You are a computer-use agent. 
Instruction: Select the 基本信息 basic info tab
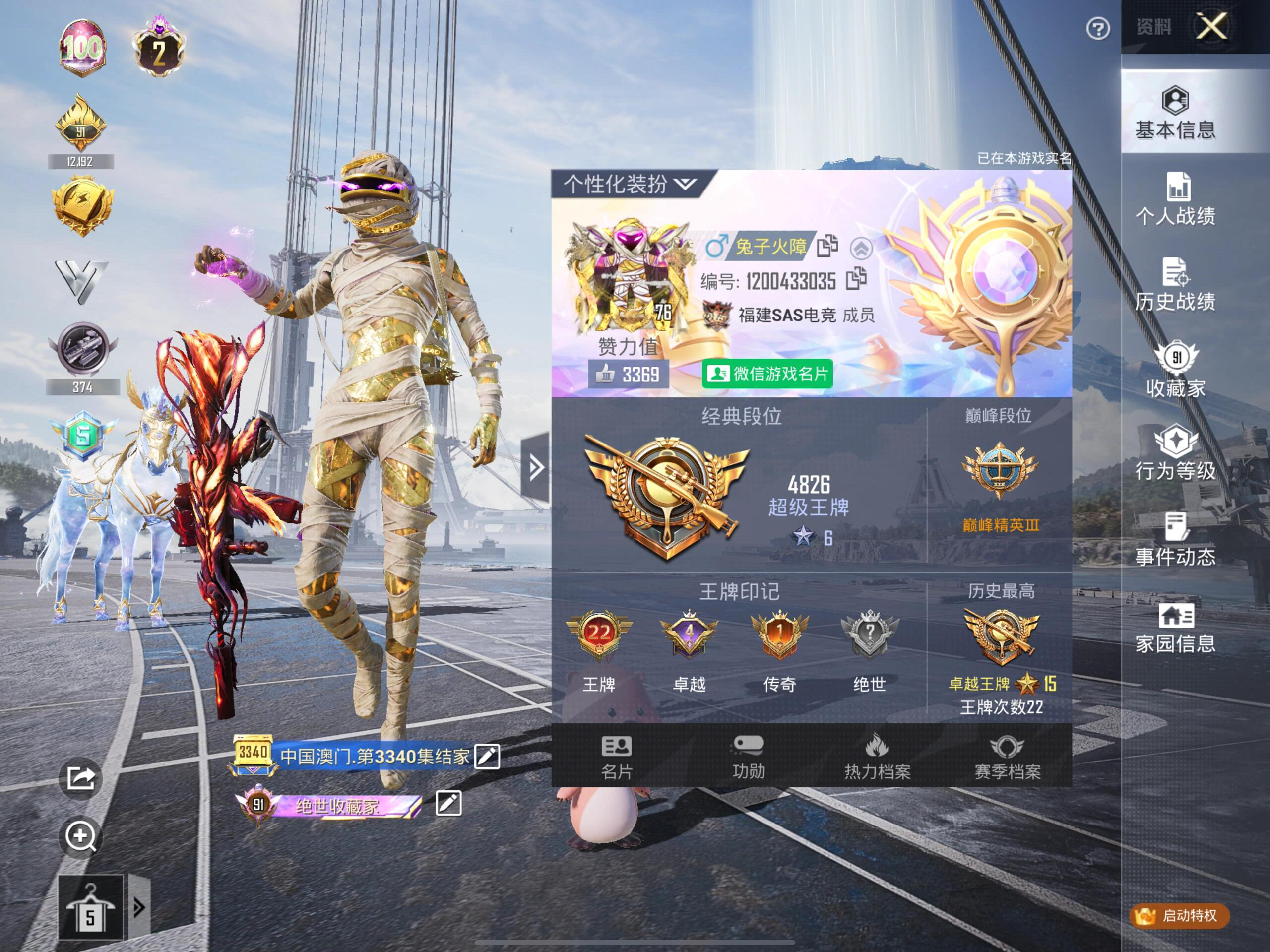1175,113
